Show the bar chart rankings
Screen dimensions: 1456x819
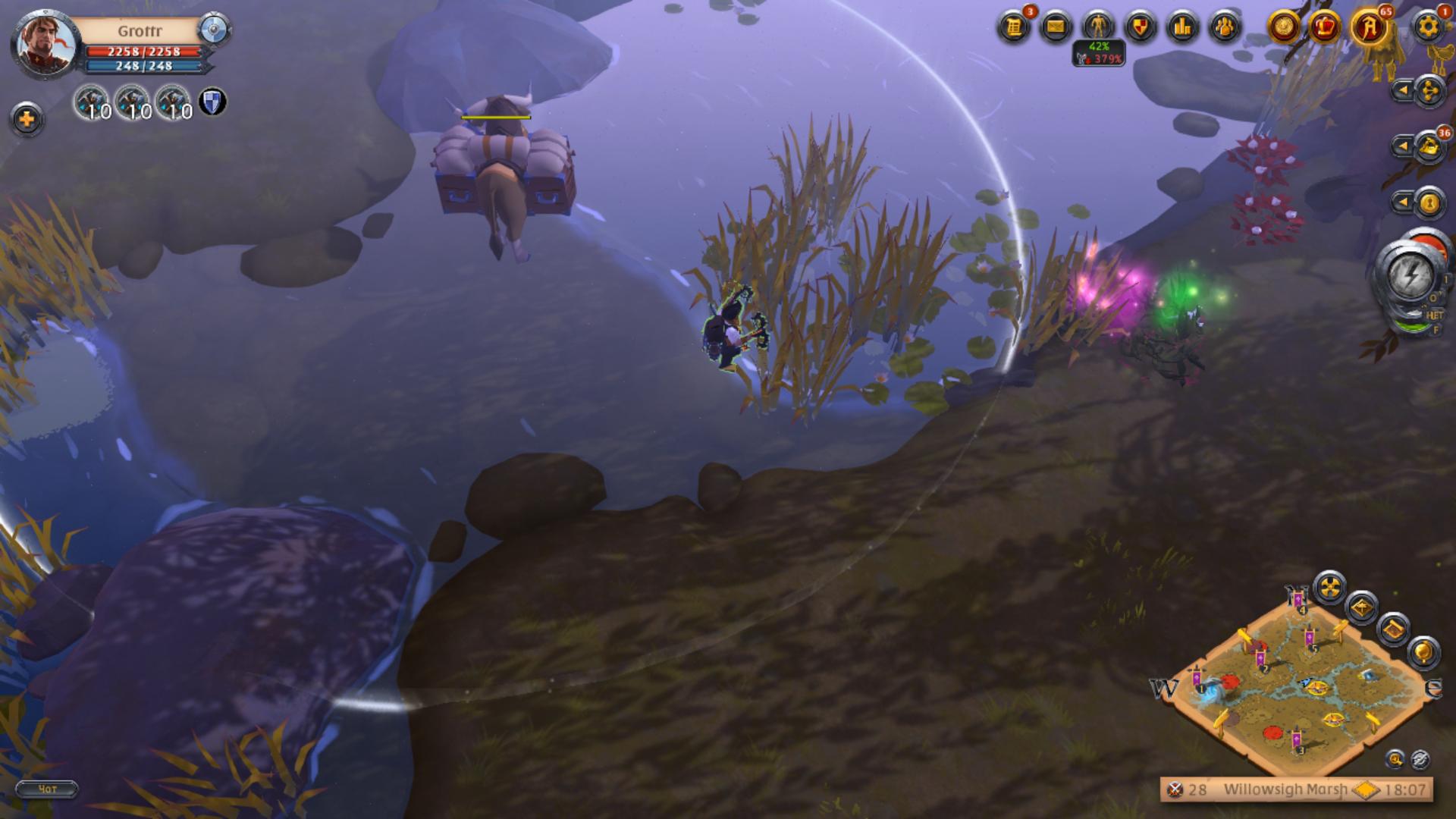(x=1182, y=28)
